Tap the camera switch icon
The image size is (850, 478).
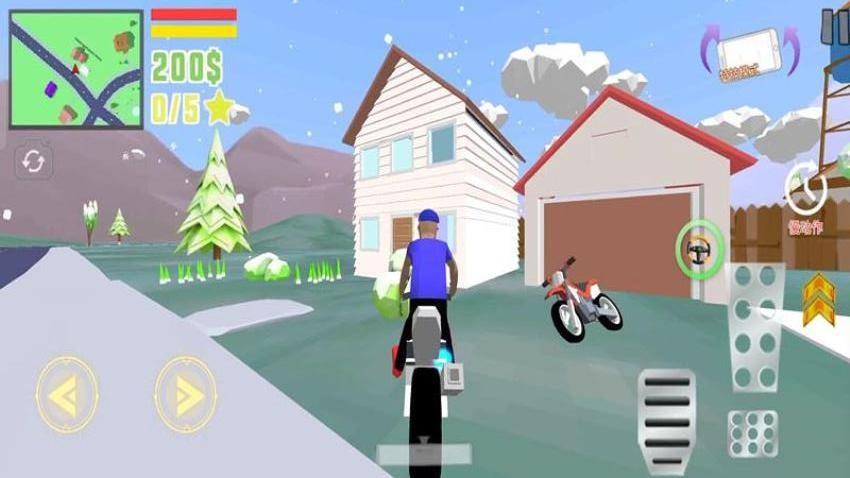(32, 162)
